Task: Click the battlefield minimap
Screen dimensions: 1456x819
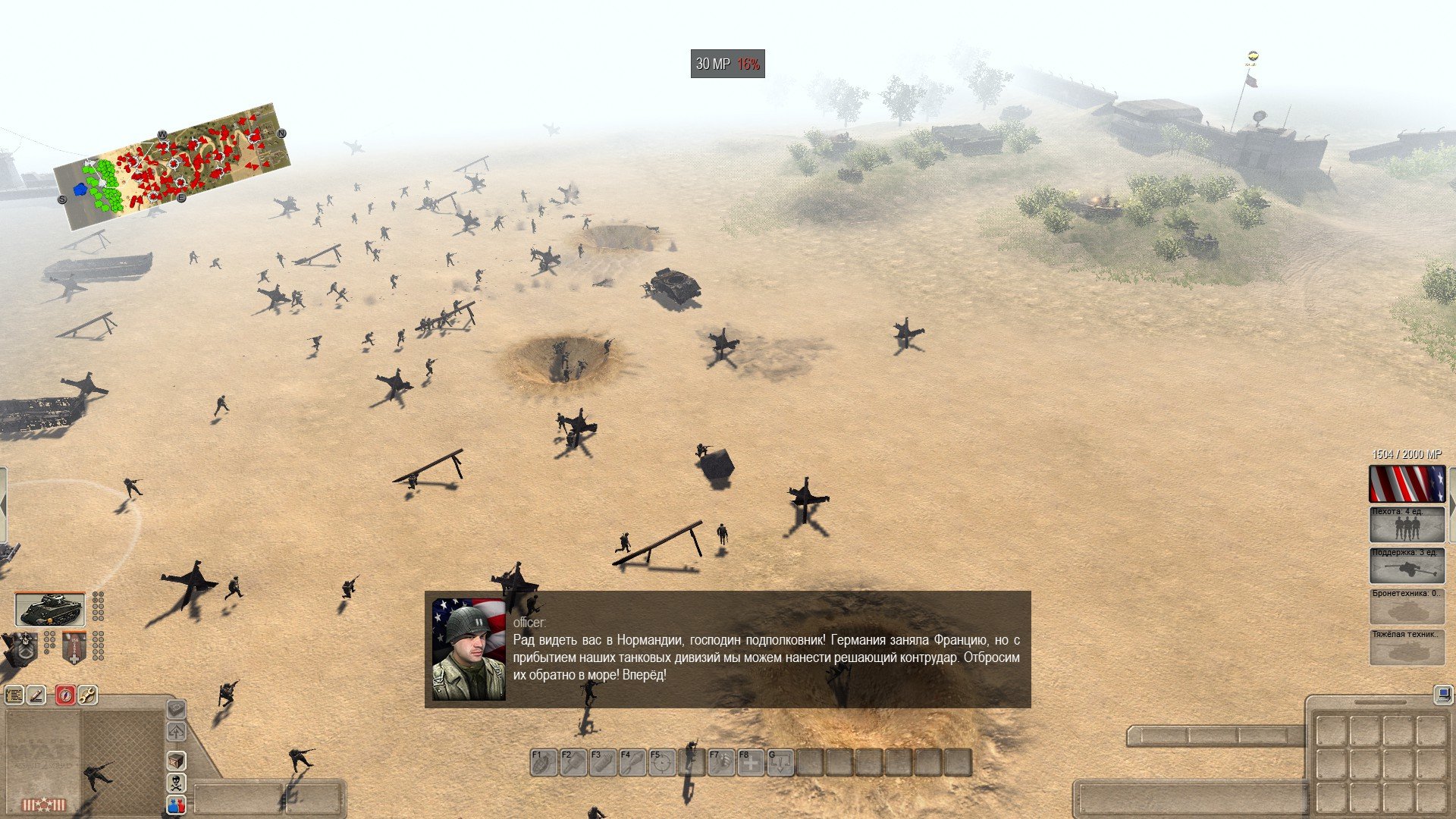Action: click(x=172, y=167)
